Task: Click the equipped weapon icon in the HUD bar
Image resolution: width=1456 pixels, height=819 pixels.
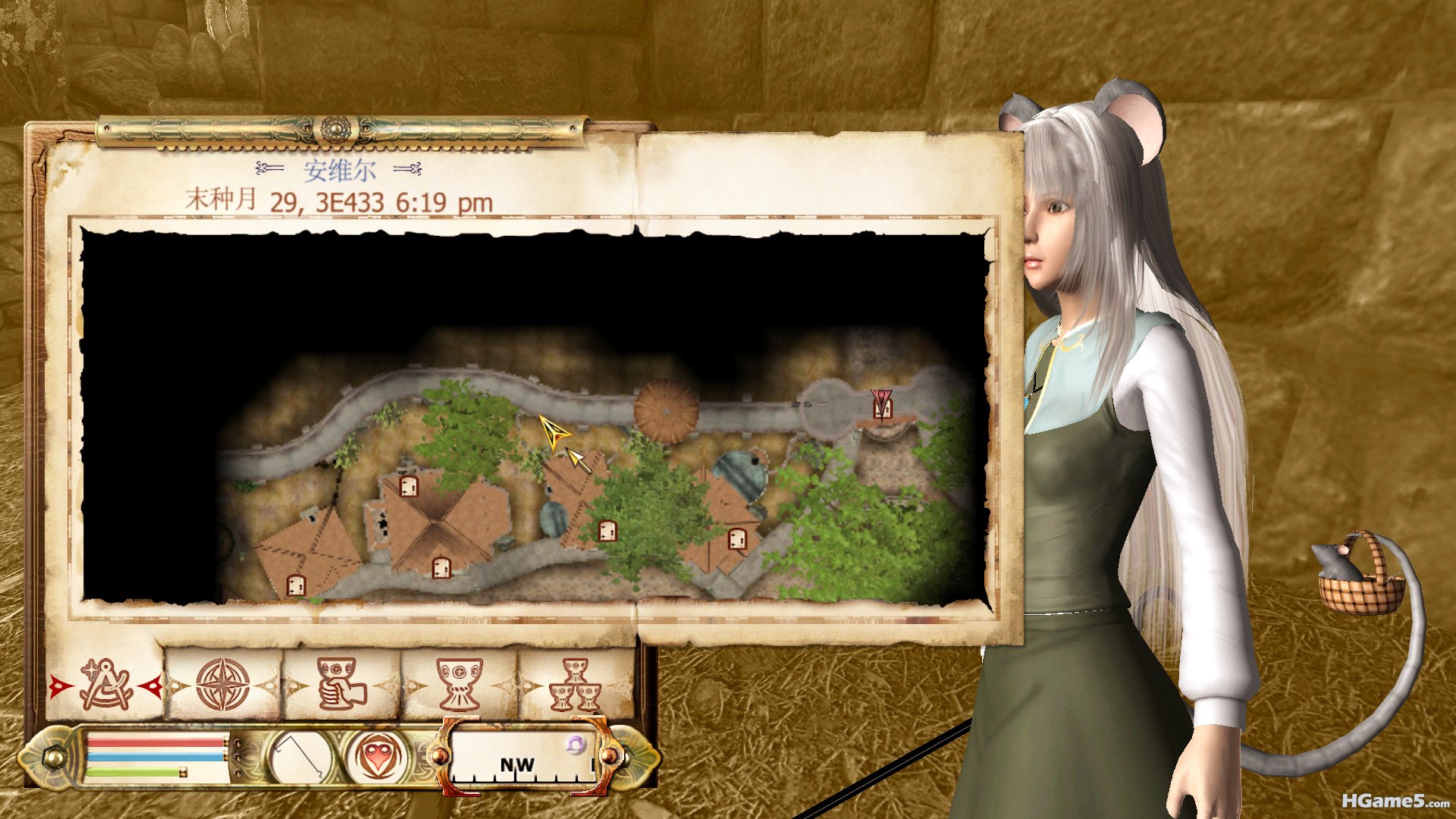Action: coord(301,757)
